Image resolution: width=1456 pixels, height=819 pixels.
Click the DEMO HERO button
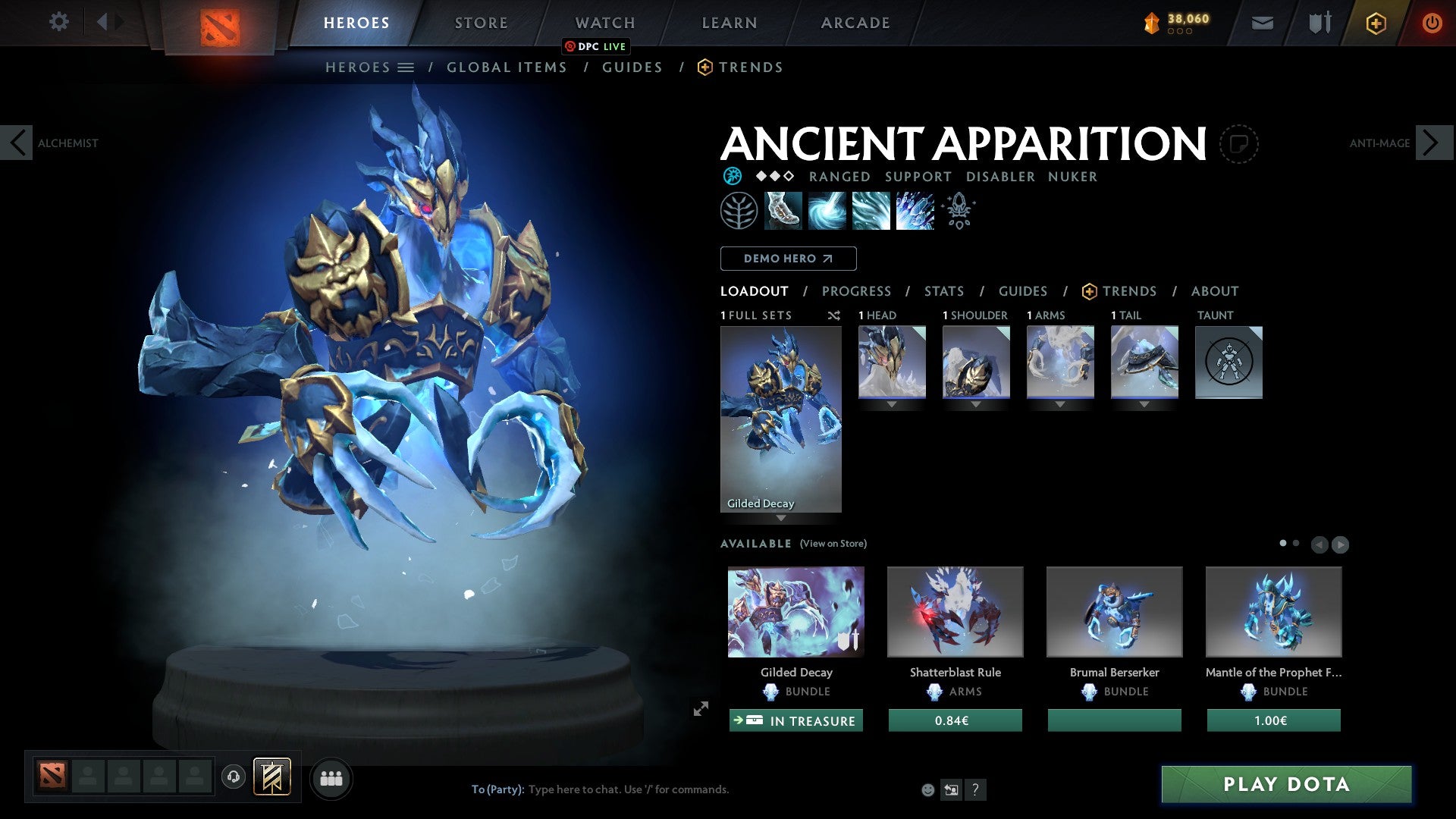(788, 259)
